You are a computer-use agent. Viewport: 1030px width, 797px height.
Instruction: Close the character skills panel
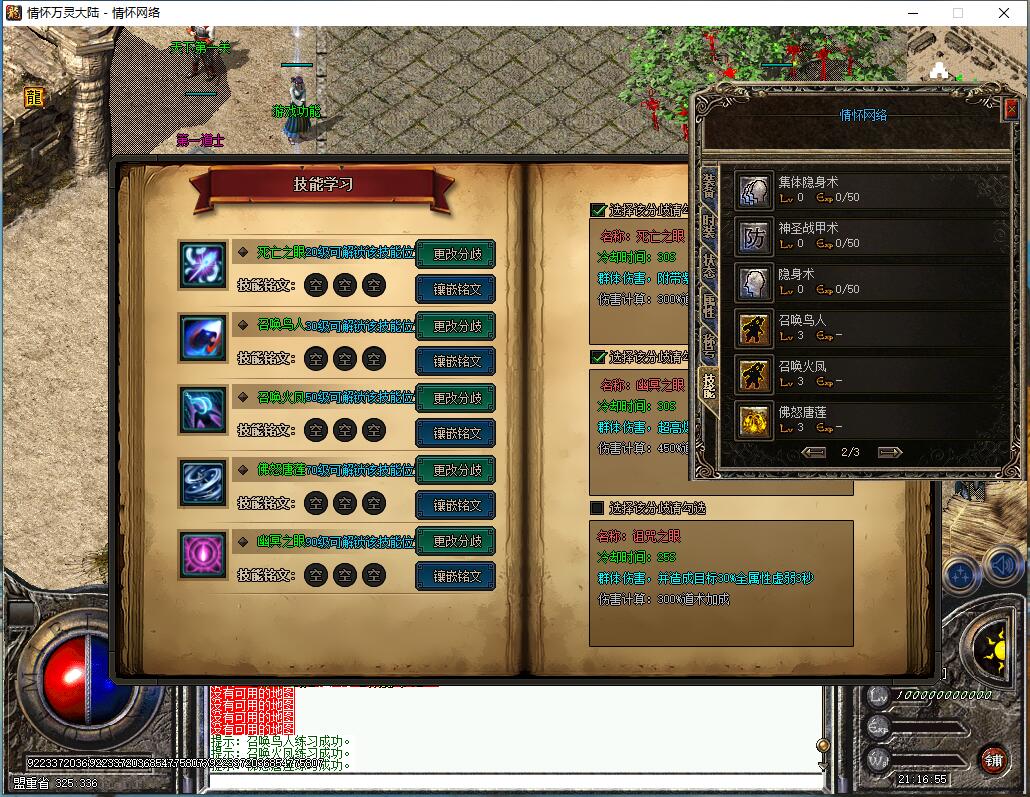(1010, 109)
